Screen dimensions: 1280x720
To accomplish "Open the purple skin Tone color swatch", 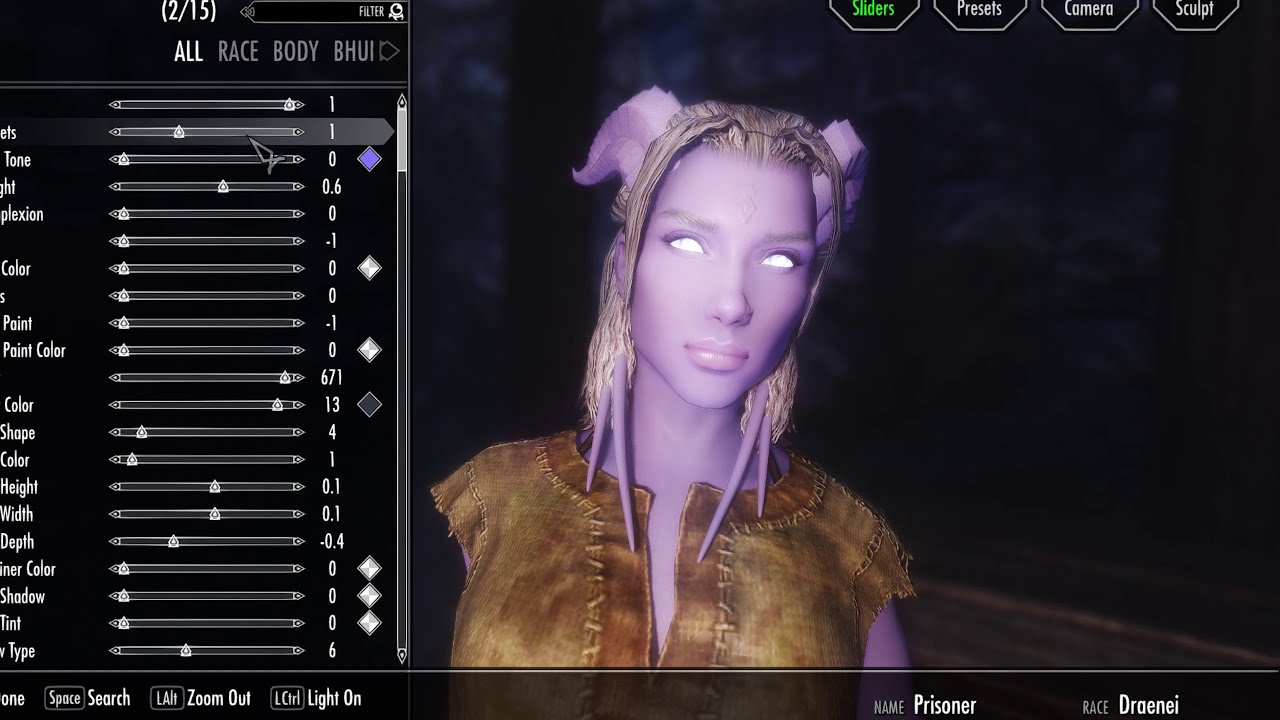I will (369, 159).
